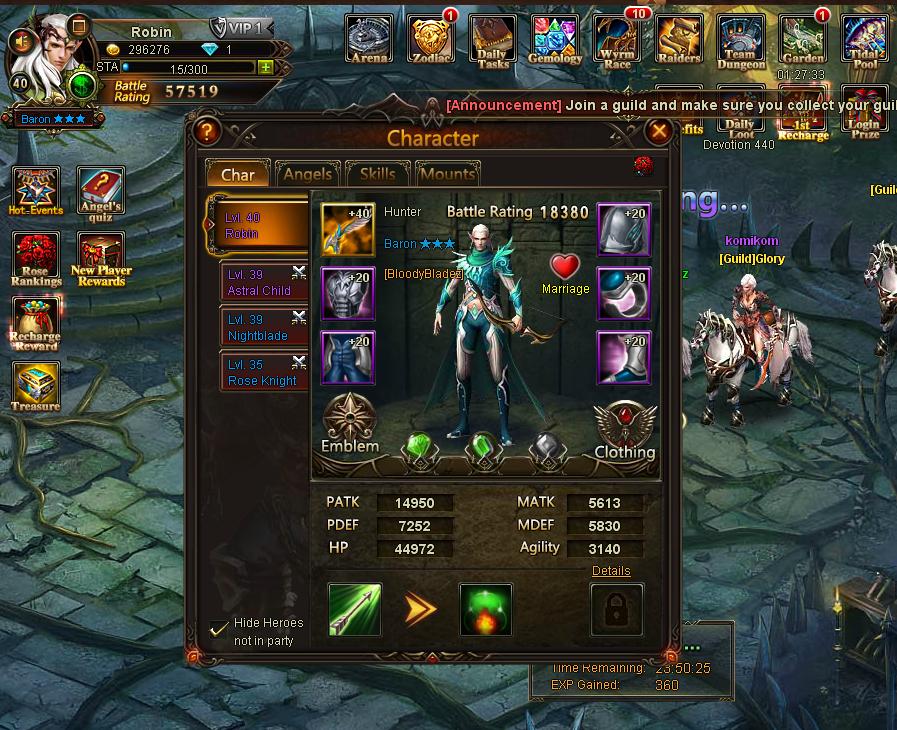Open the Emblem slot
Screen dimensions: 897x730
coord(349,421)
